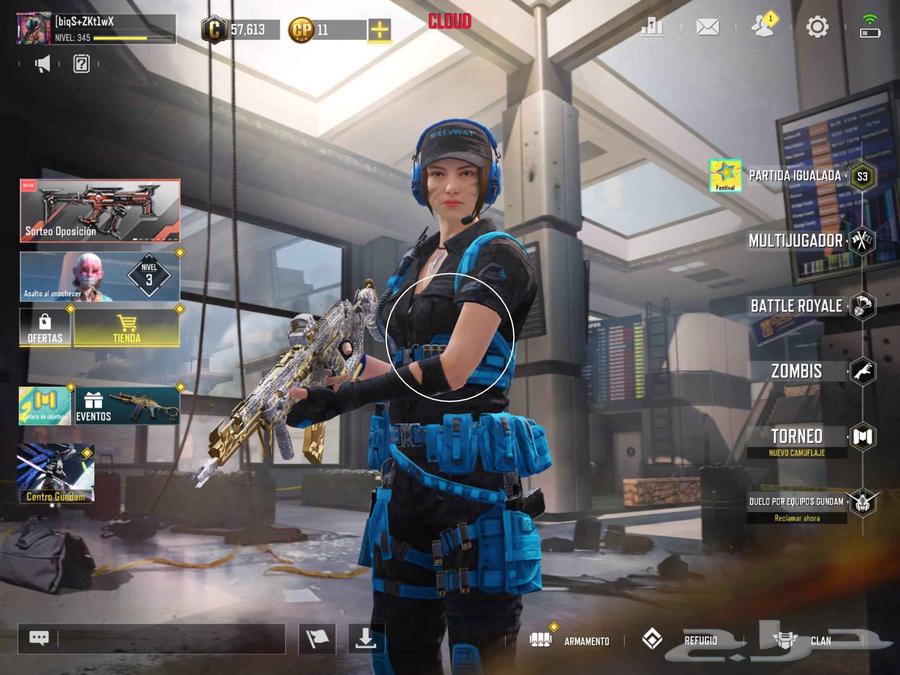Toggle the speaker mute icon

pos(43,65)
